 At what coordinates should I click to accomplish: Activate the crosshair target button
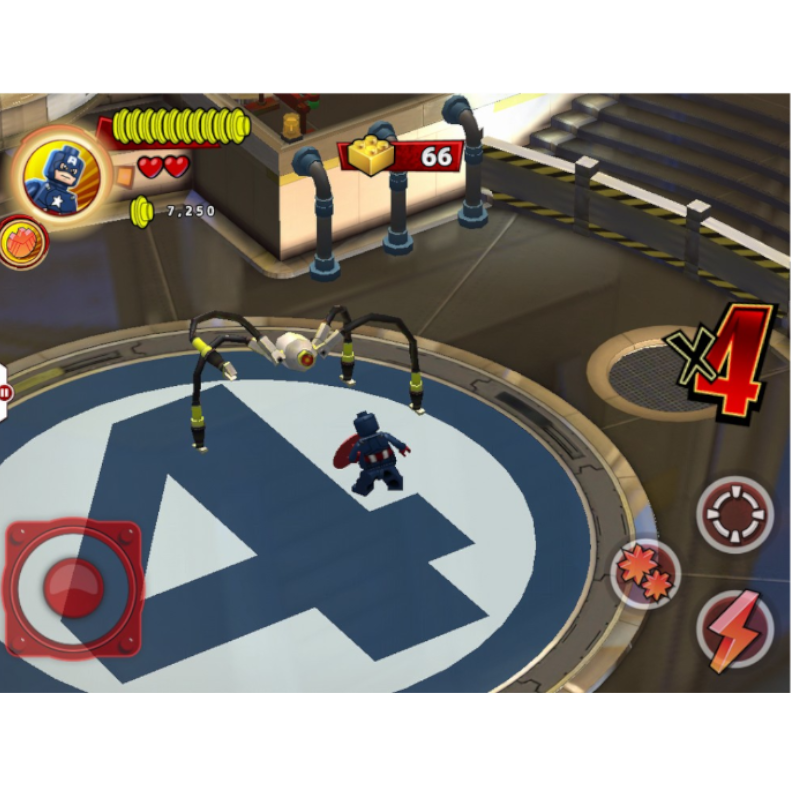click(735, 514)
